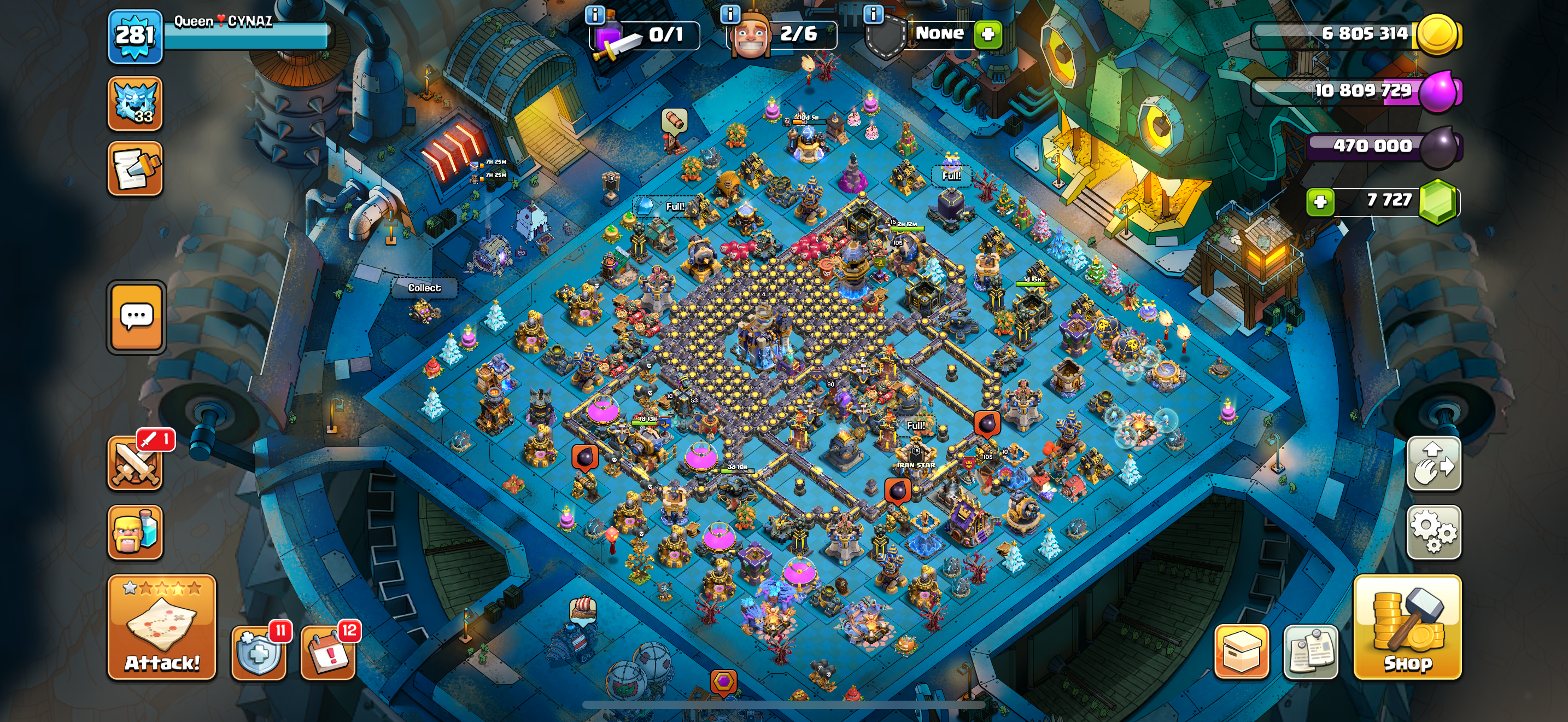This screenshot has width=1568, height=722.
Task: Open the gold resource counter
Action: point(1358,34)
